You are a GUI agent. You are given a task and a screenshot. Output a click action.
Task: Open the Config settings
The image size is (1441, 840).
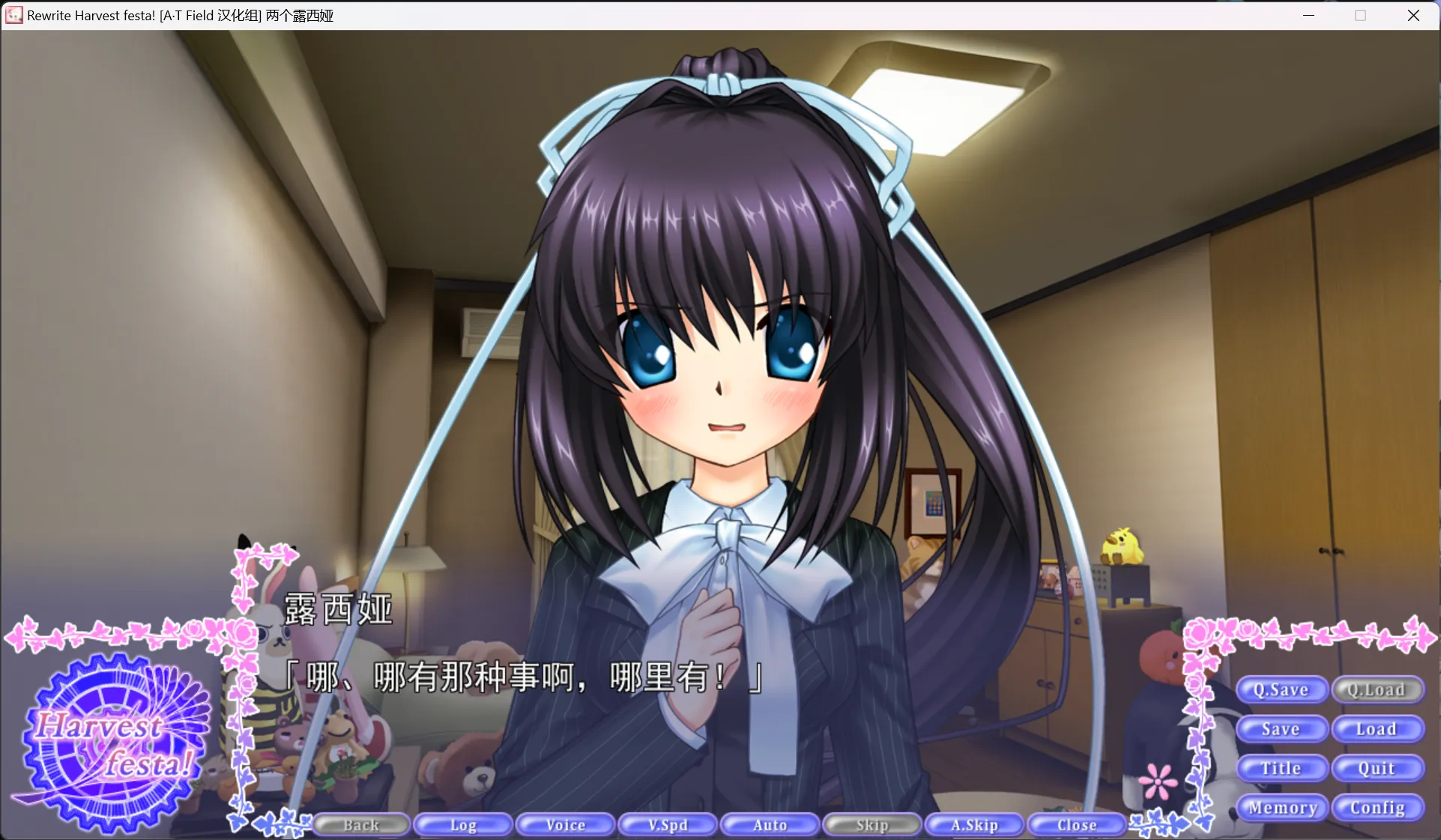point(1377,808)
